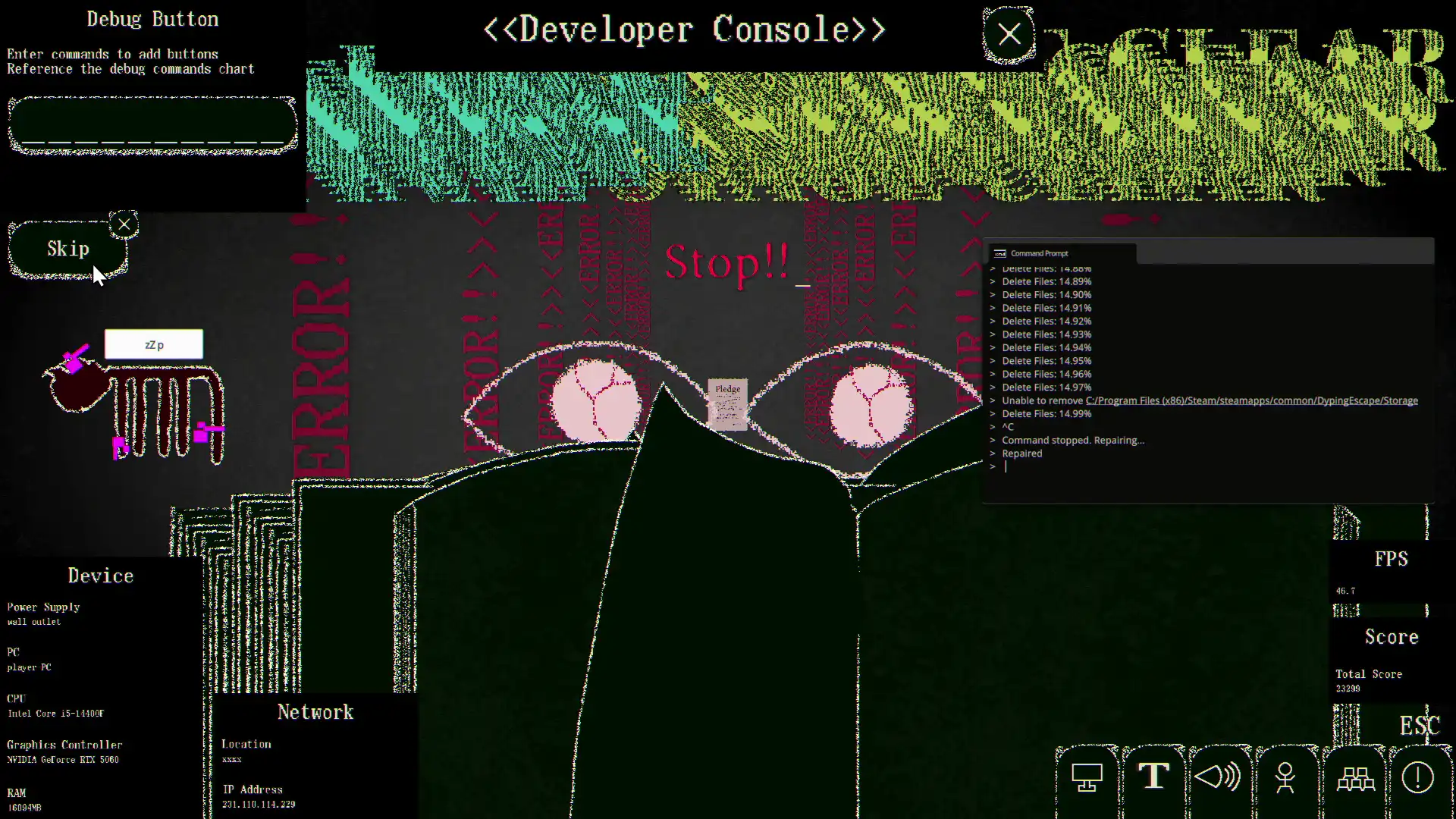The height and width of the screenshot is (819, 1456).
Task: Close the Developer Console window
Action: pyautogui.click(x=1009, y=33)
